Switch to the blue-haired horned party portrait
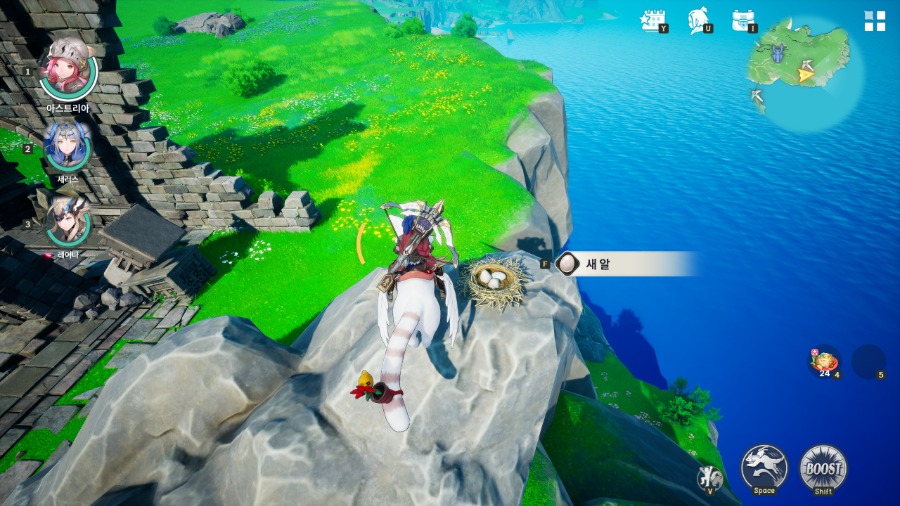 coord(68,147)
